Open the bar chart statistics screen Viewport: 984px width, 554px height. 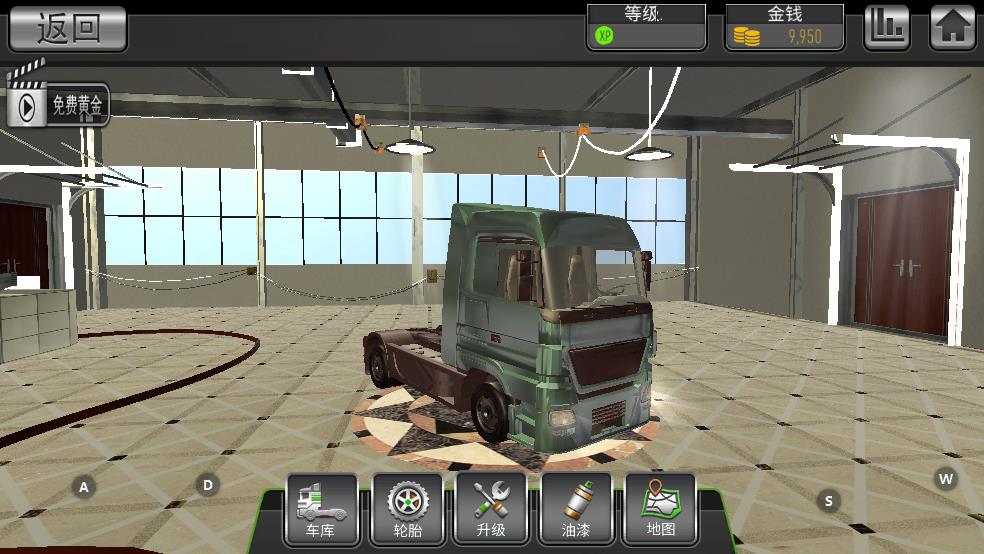(x=886, y=27)
